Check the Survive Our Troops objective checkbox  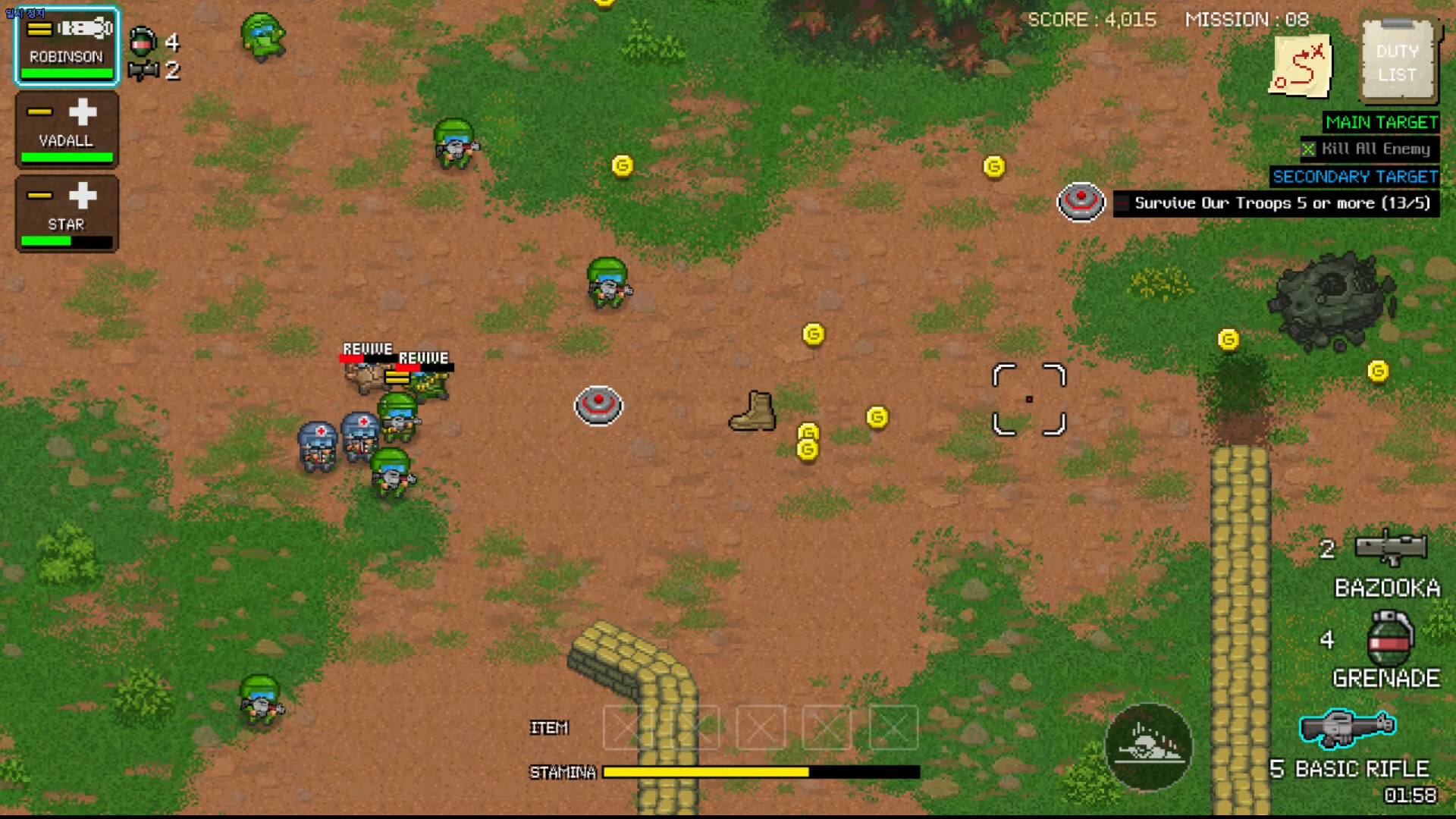point(1122,202)
